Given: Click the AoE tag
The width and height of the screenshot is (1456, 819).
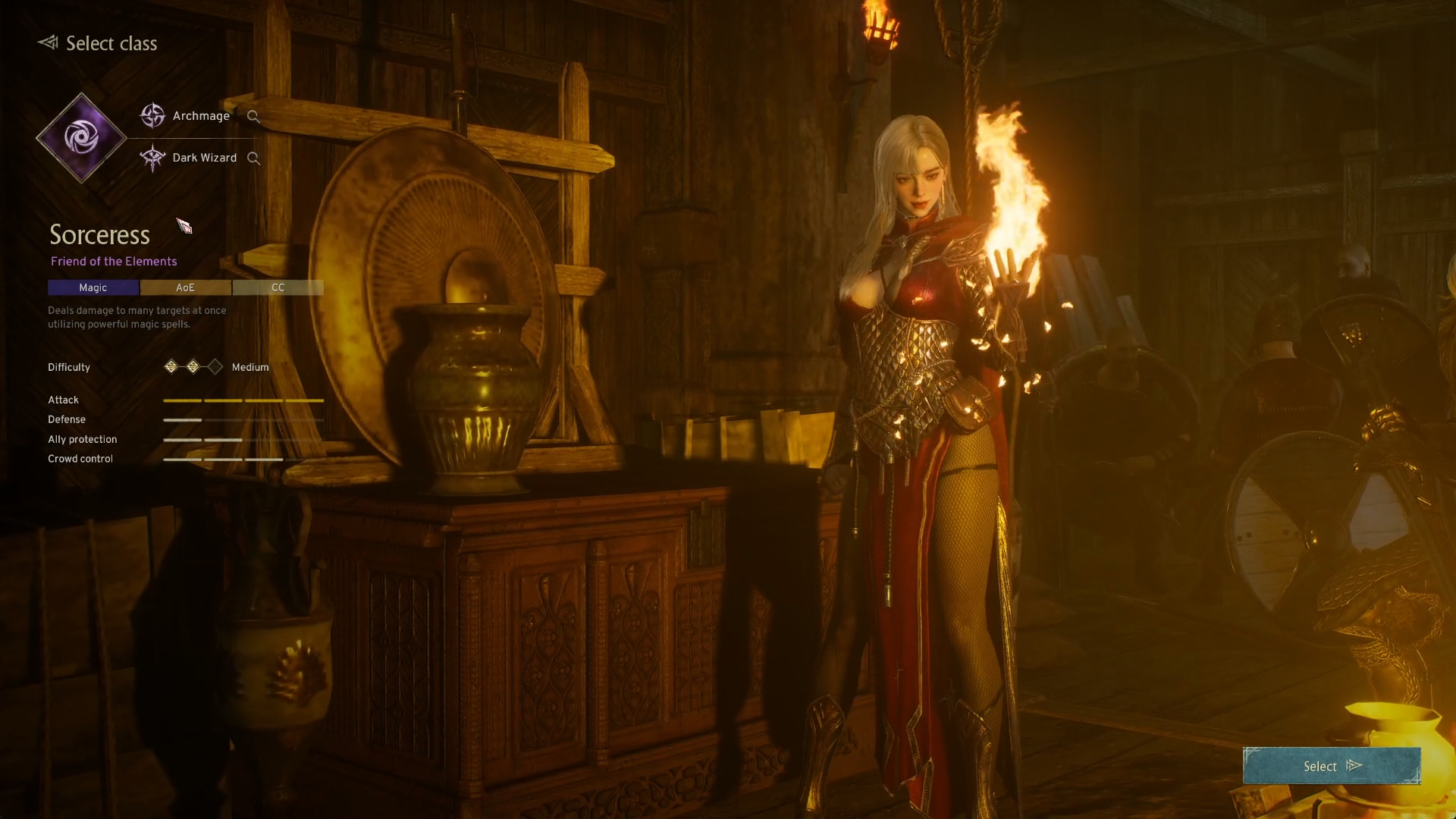Looking at the screenshot, I should coord(186,287).
